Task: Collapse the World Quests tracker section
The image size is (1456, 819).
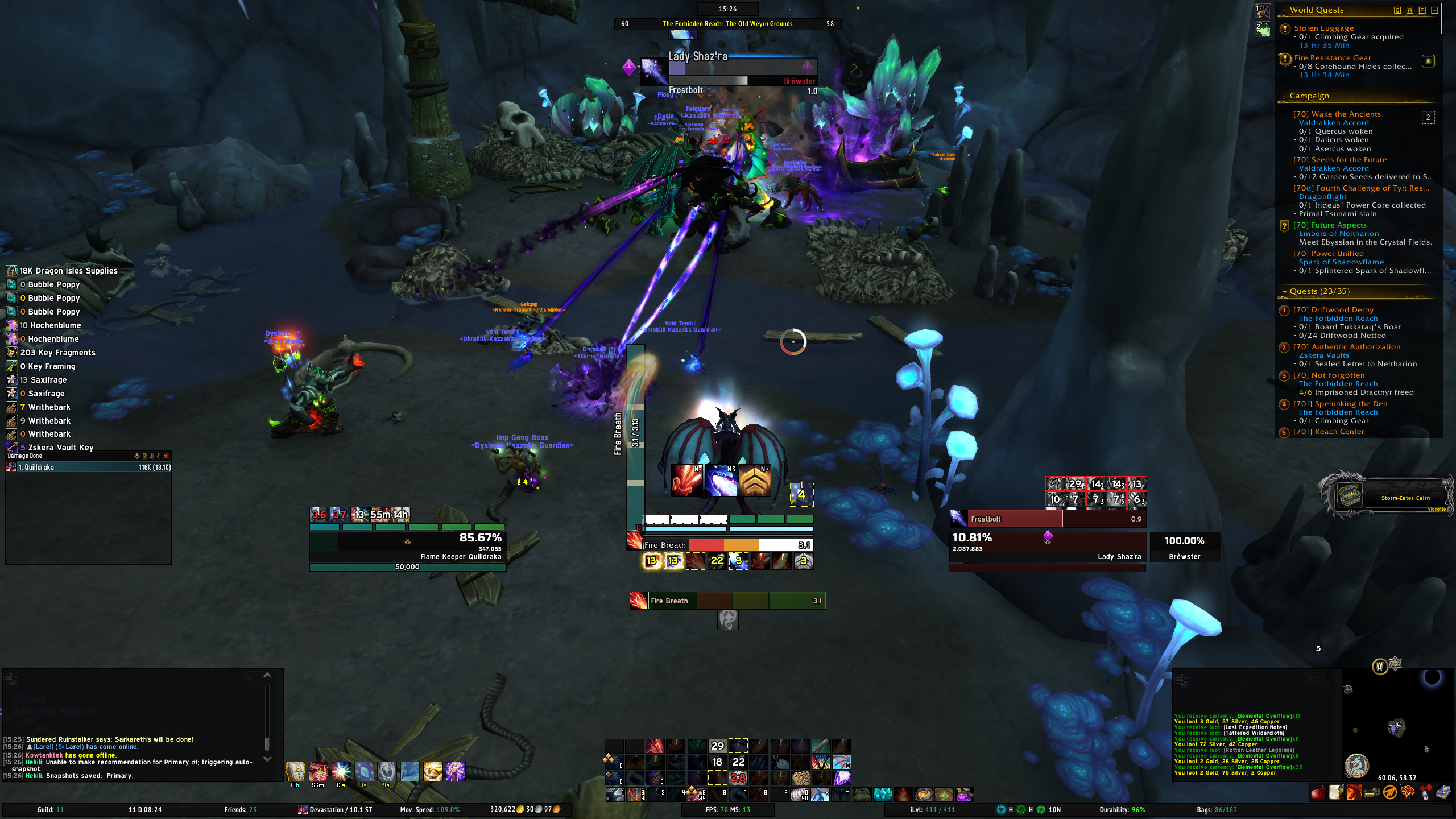Action: (1285, 10)
